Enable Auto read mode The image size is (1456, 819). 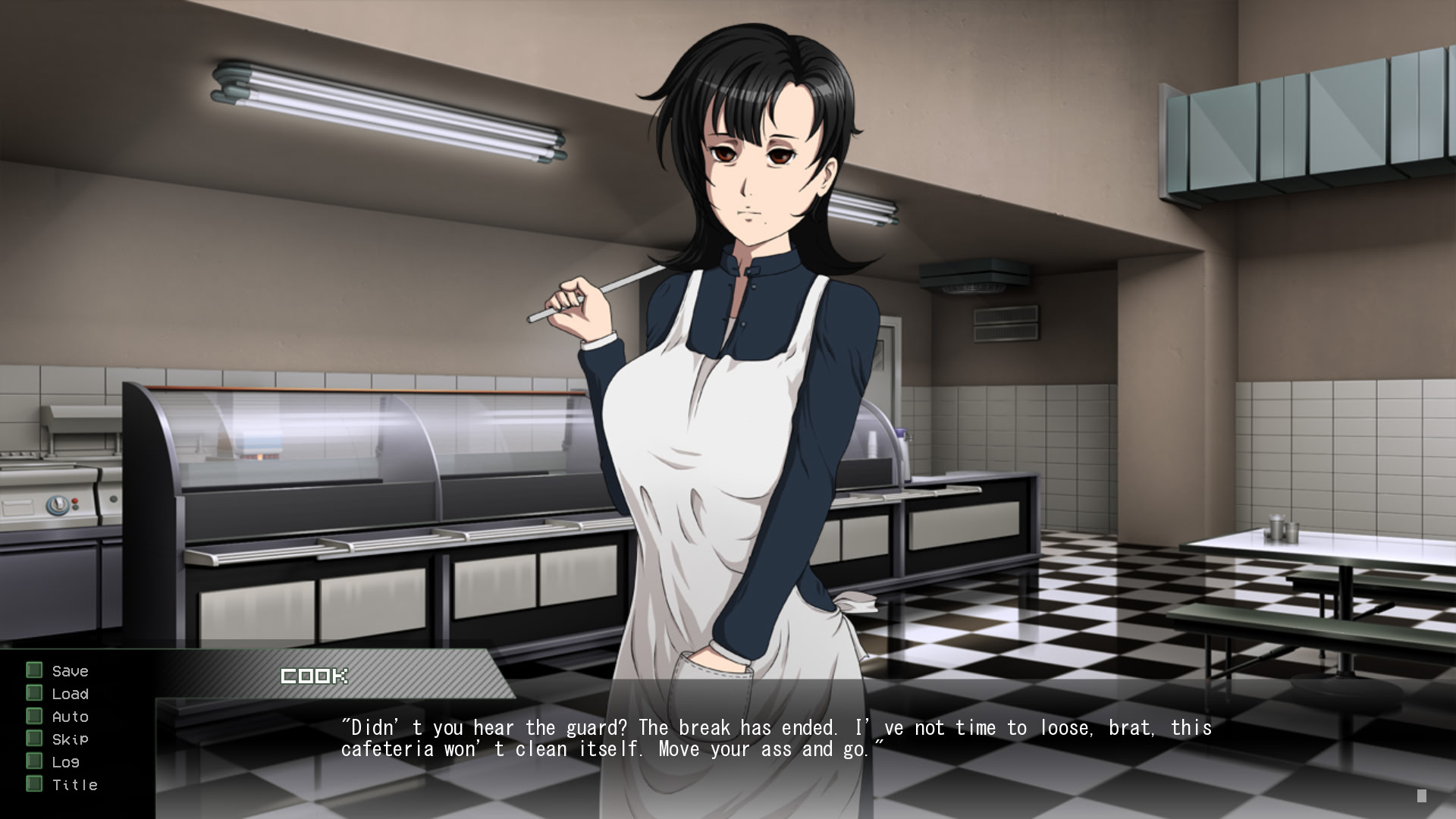coord(70,716)
